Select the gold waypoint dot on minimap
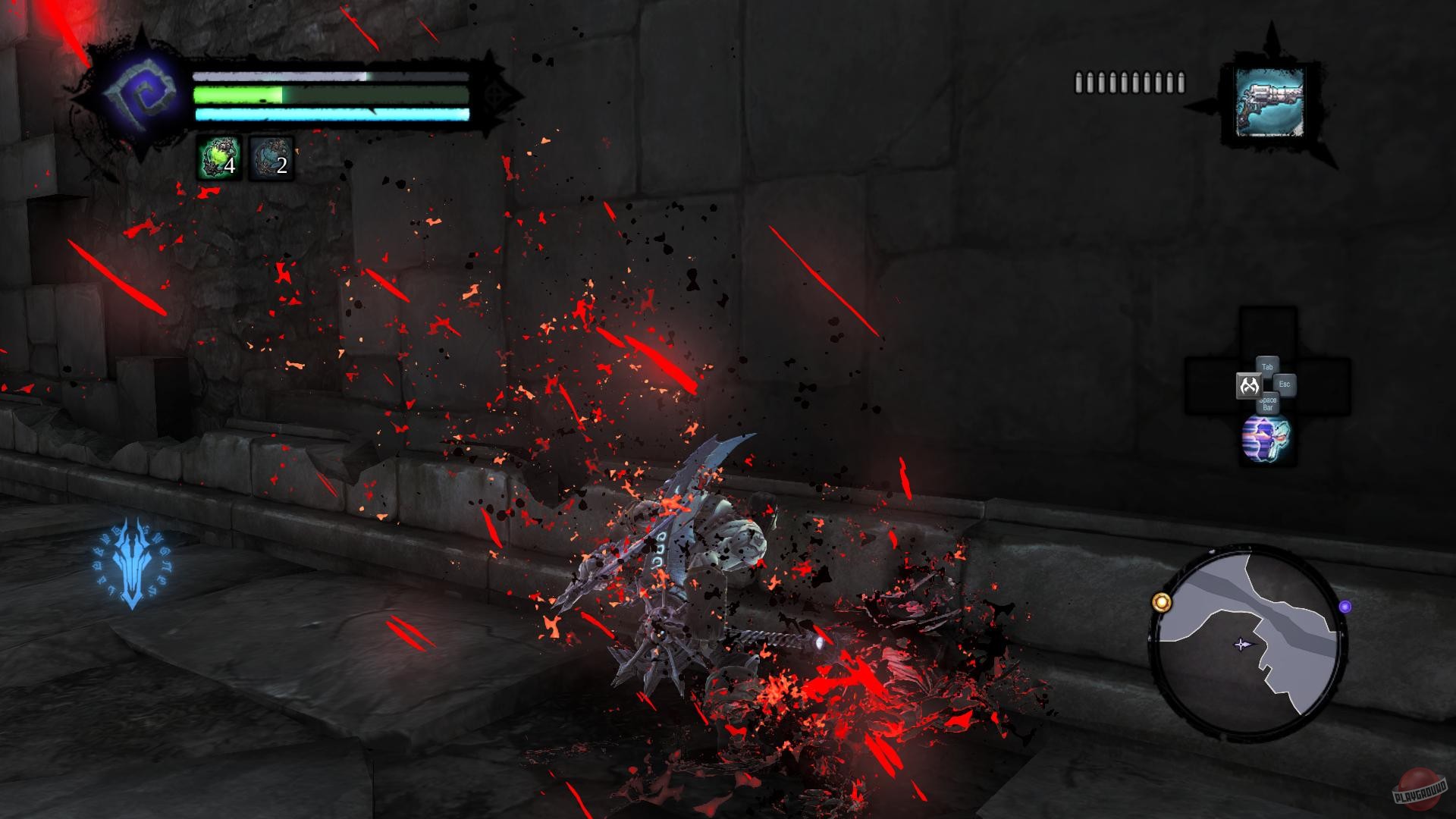Image resolution: width=1456 pixels, height=819 pixels. coord(1161,603)
